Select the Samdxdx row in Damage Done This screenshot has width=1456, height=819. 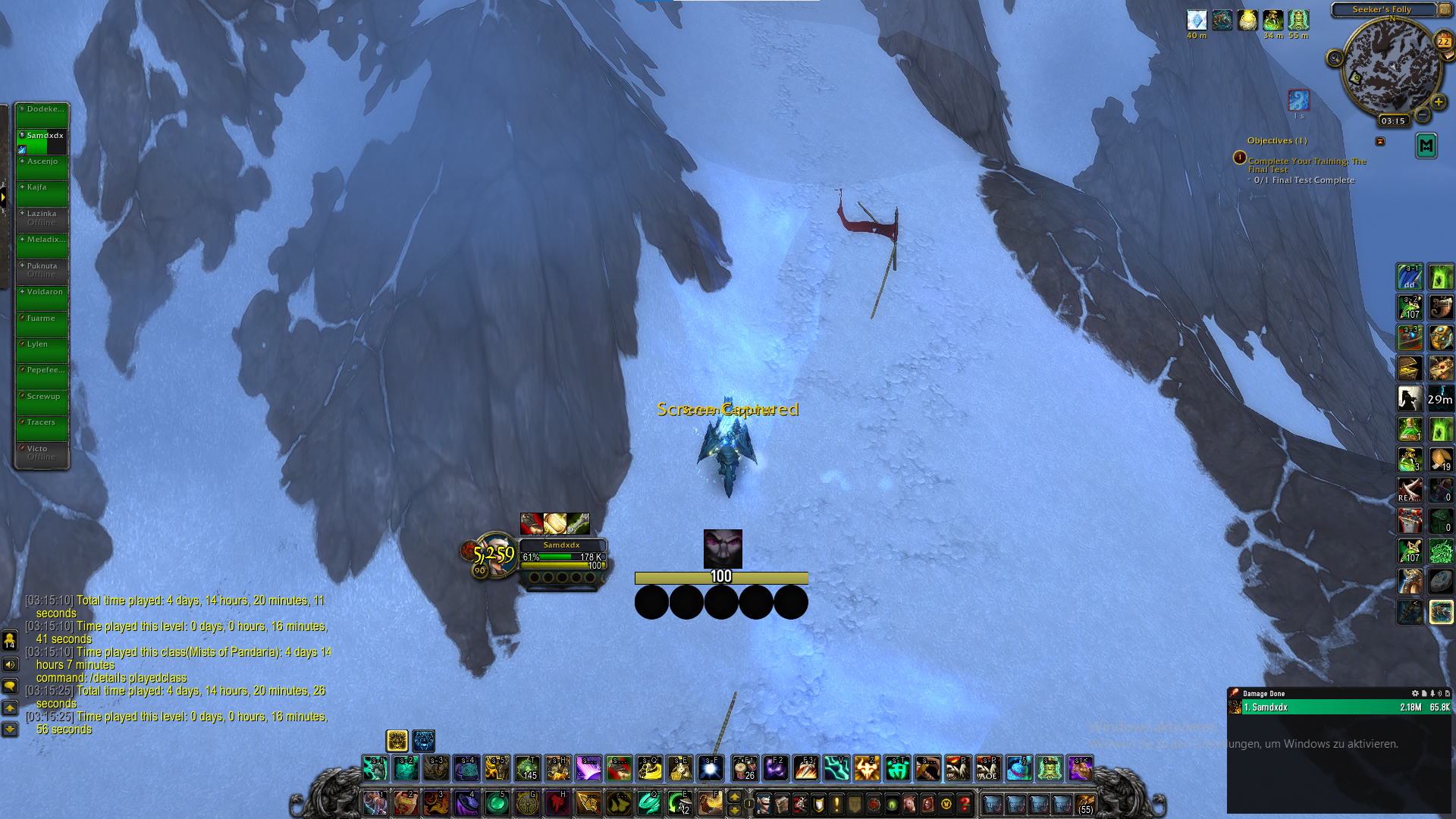click(x=1339, y=708)
